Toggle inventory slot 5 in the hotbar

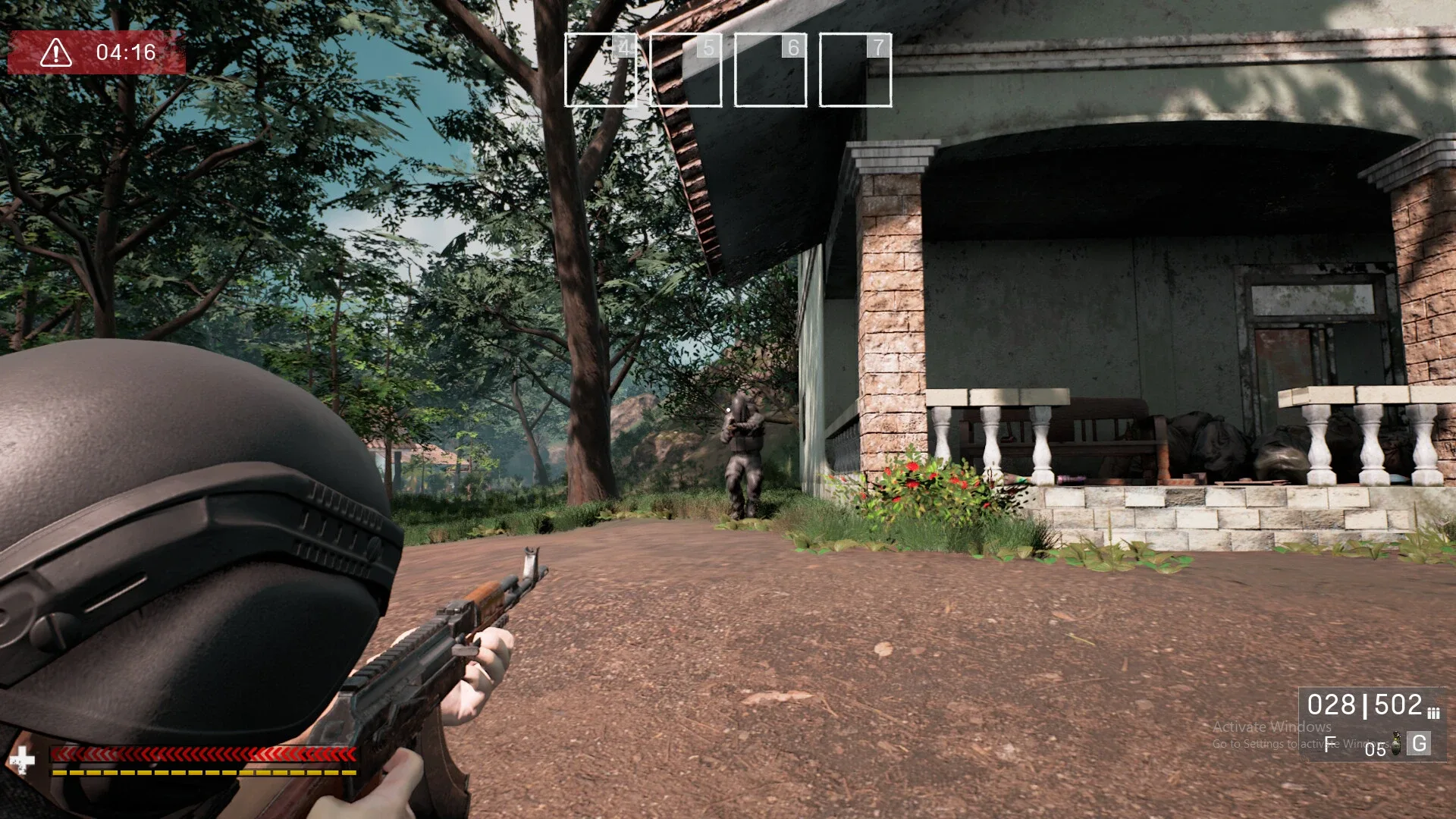pos(686,68)
